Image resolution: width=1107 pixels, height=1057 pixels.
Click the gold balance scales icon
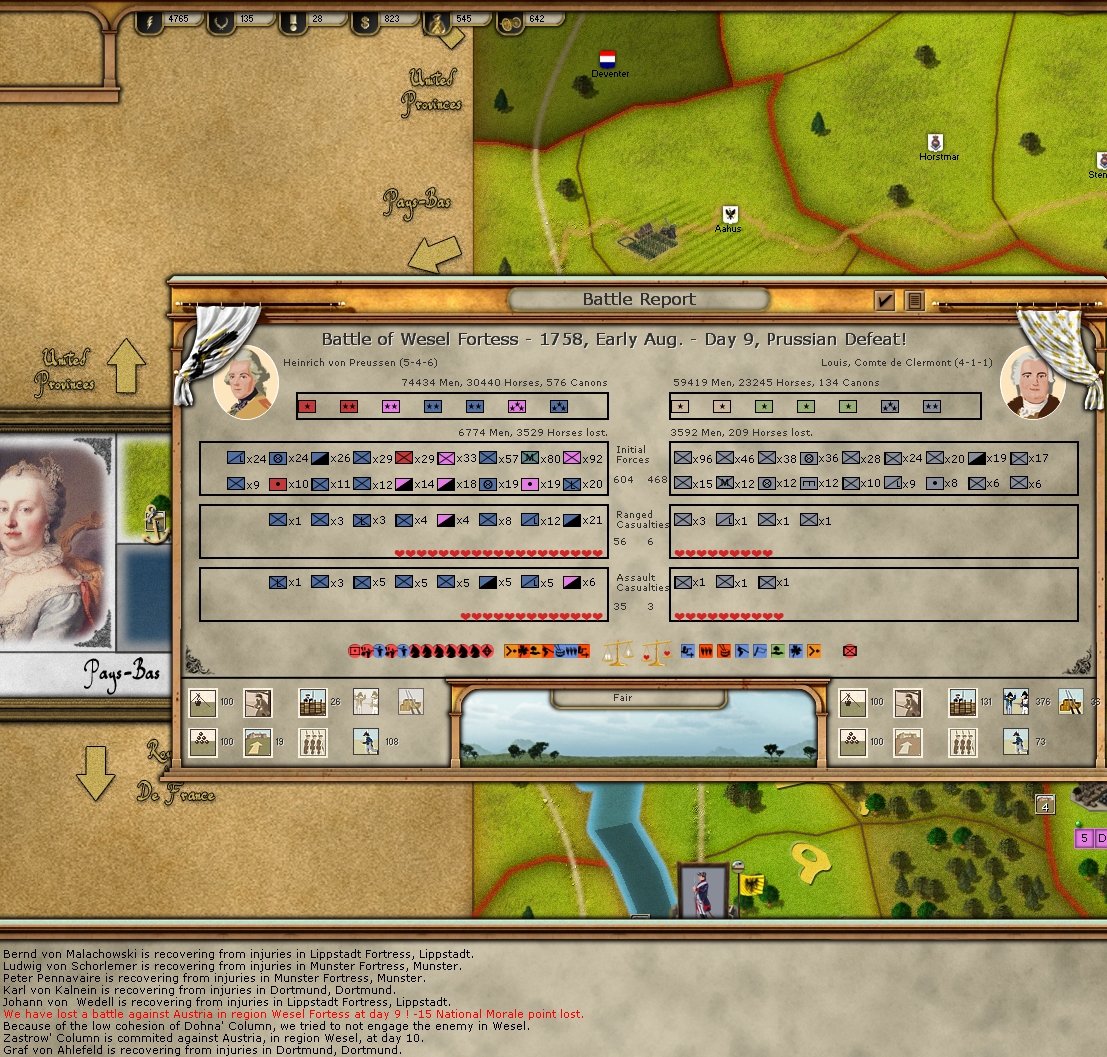[x=619, y=652]
